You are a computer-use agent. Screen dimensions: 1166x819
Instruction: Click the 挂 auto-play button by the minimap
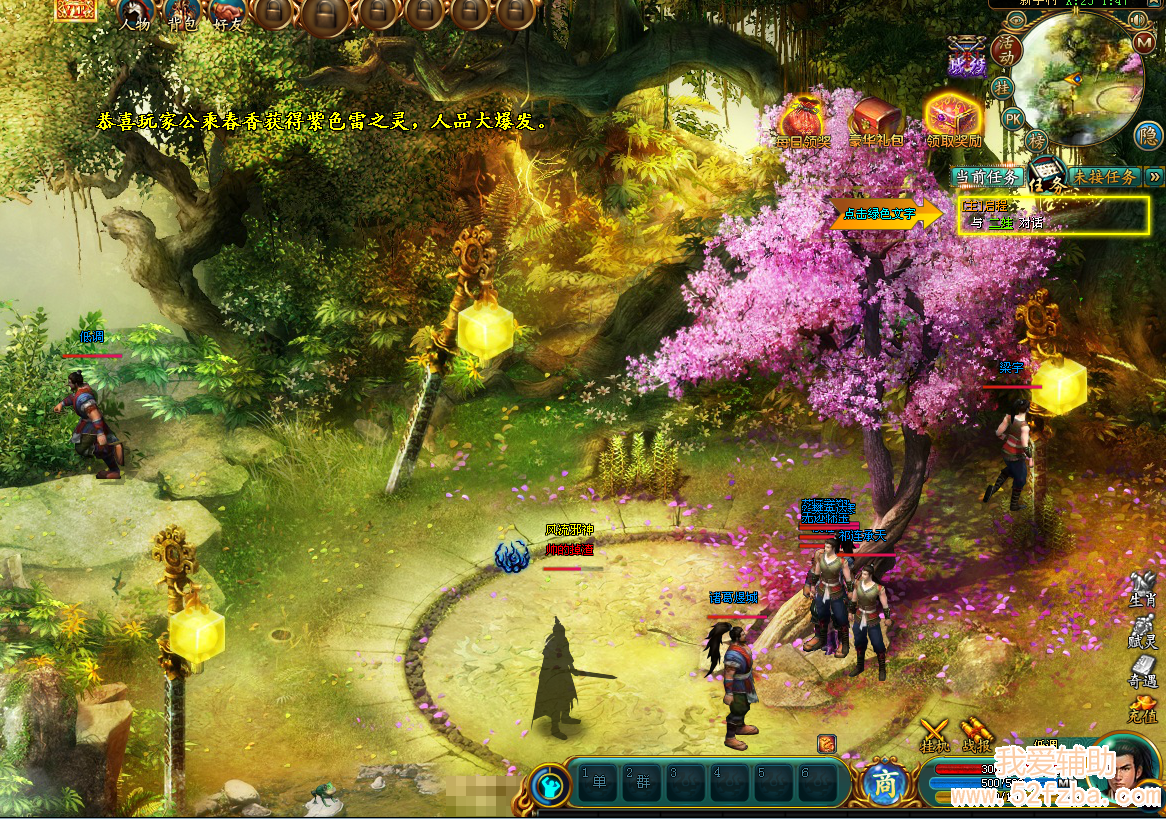(1002, 88)
